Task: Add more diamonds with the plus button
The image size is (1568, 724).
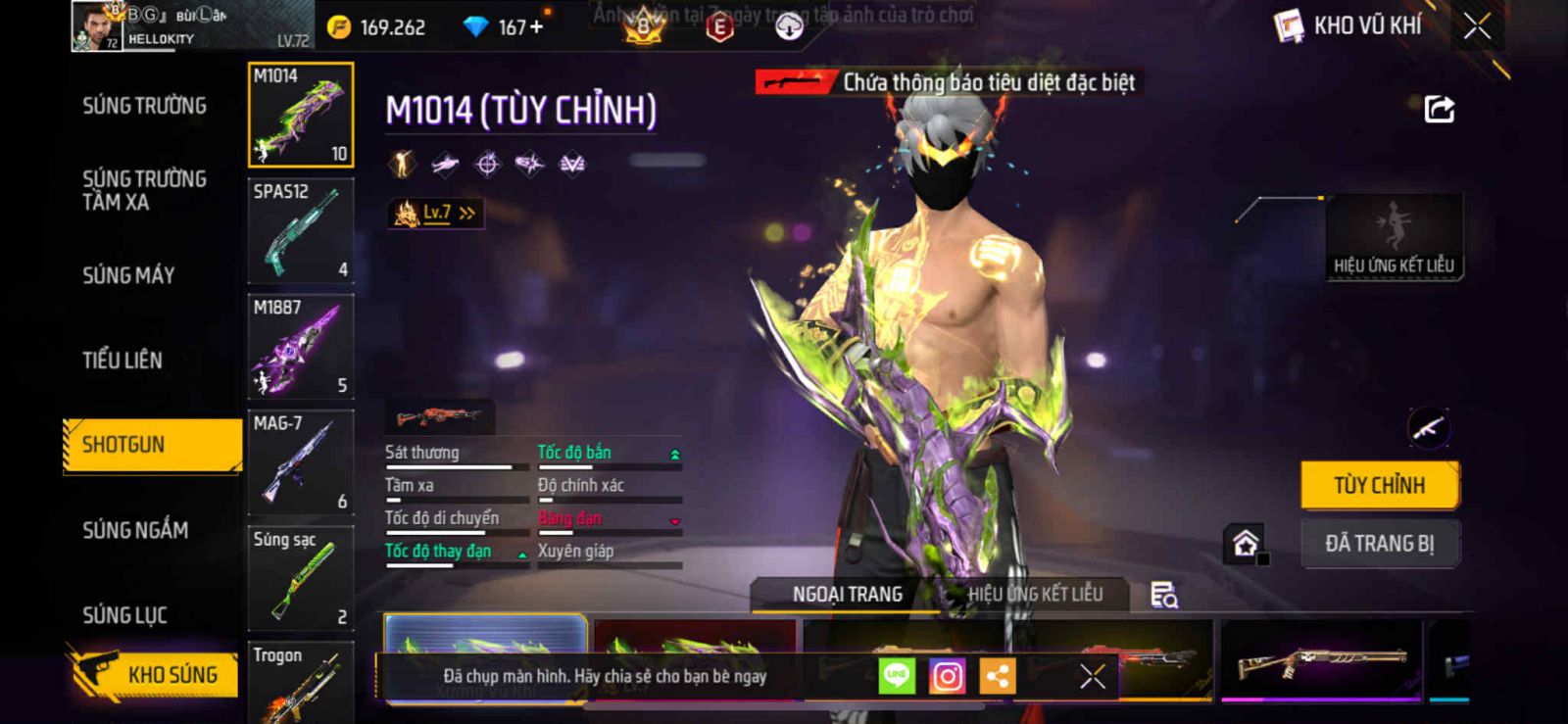Action: point(535,27)
